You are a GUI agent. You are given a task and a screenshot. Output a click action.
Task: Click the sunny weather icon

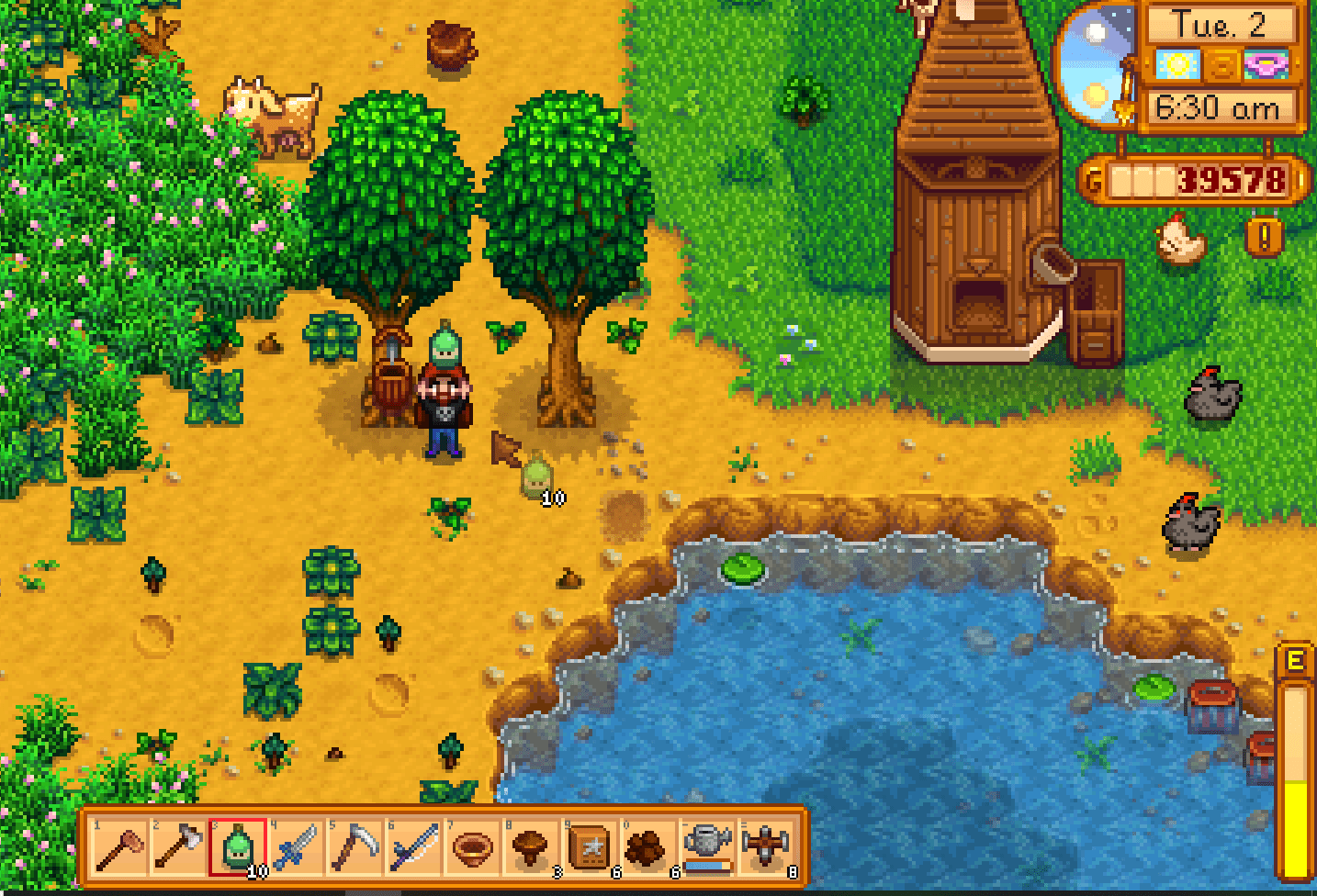(1176, 66)
